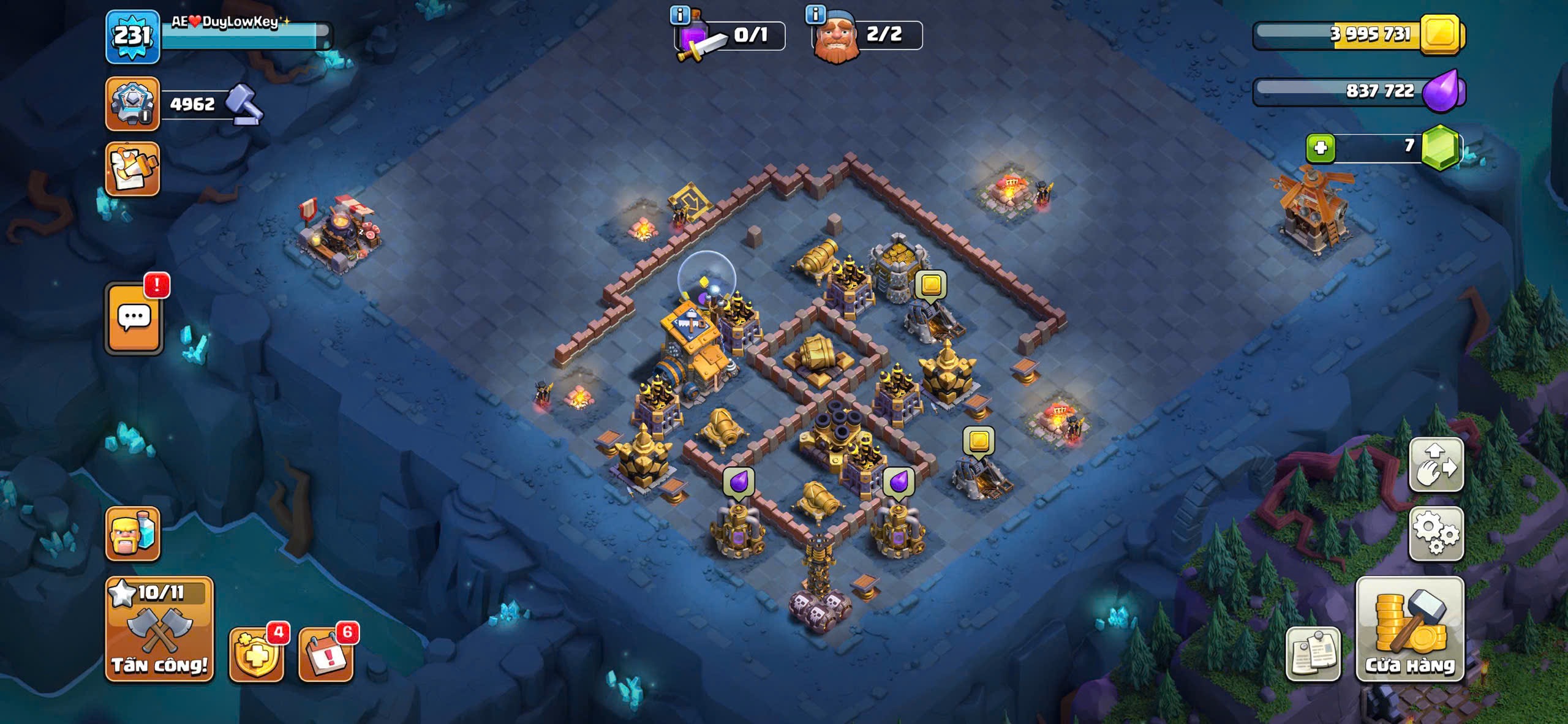Show info for the master builder counter
Screen dimensions: 1568x724
tap(815, 13)
